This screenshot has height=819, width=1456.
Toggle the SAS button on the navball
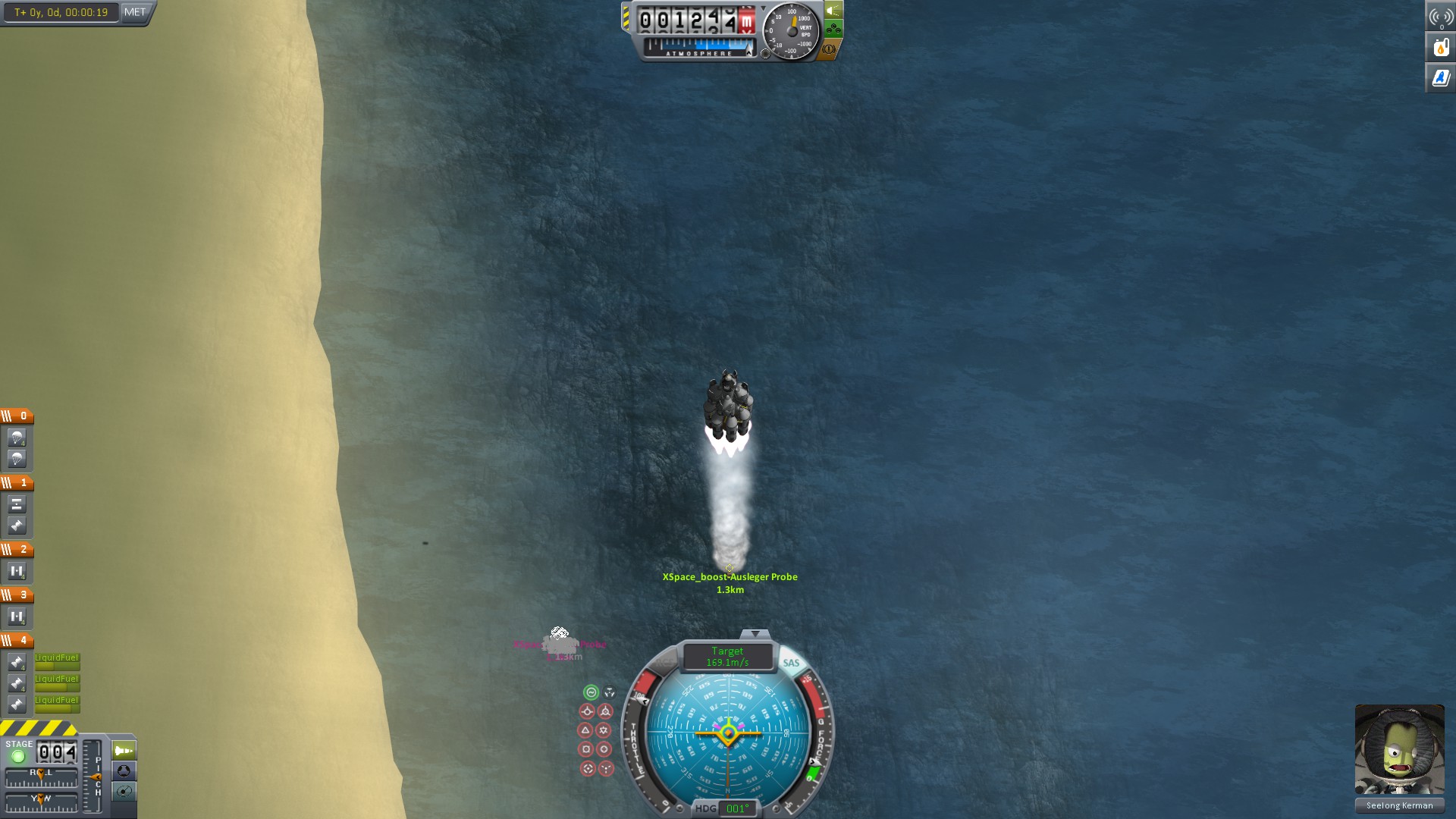[791, 663]
